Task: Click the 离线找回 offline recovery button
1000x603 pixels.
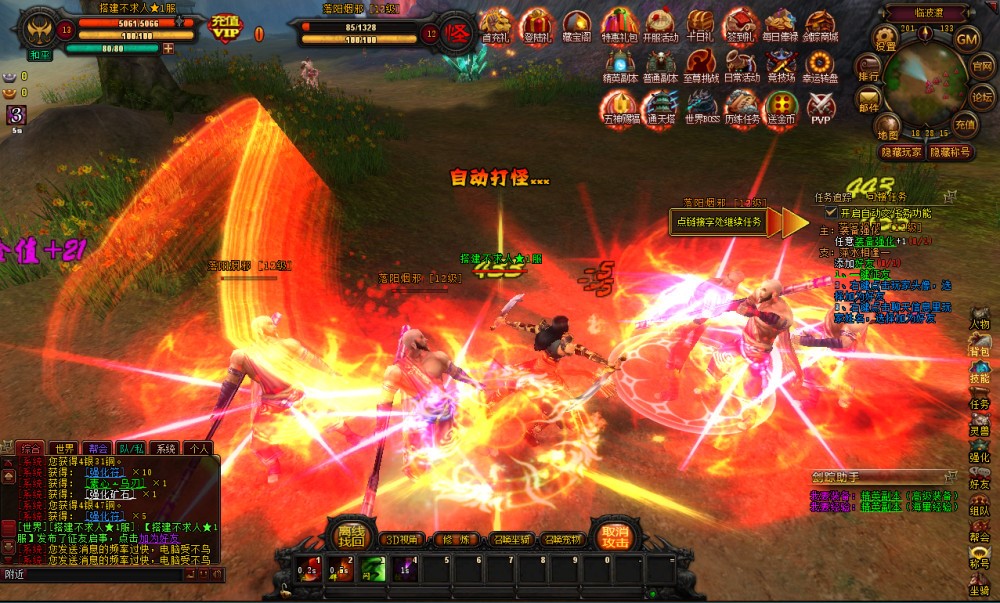Action: 351,536
